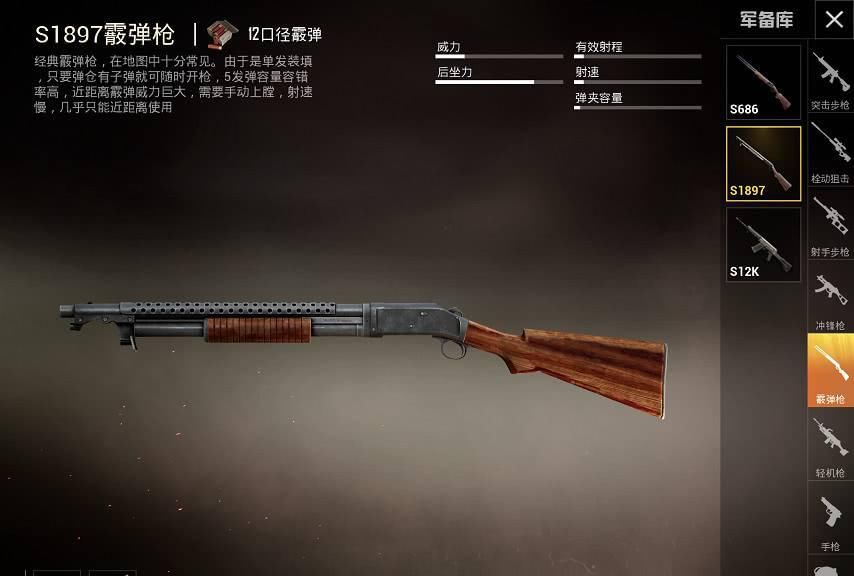The width and height of the screenshot is (854, 576).
Task: Open the 栓动狙击 bolt-action sniper category
Action: coord(830,152)
